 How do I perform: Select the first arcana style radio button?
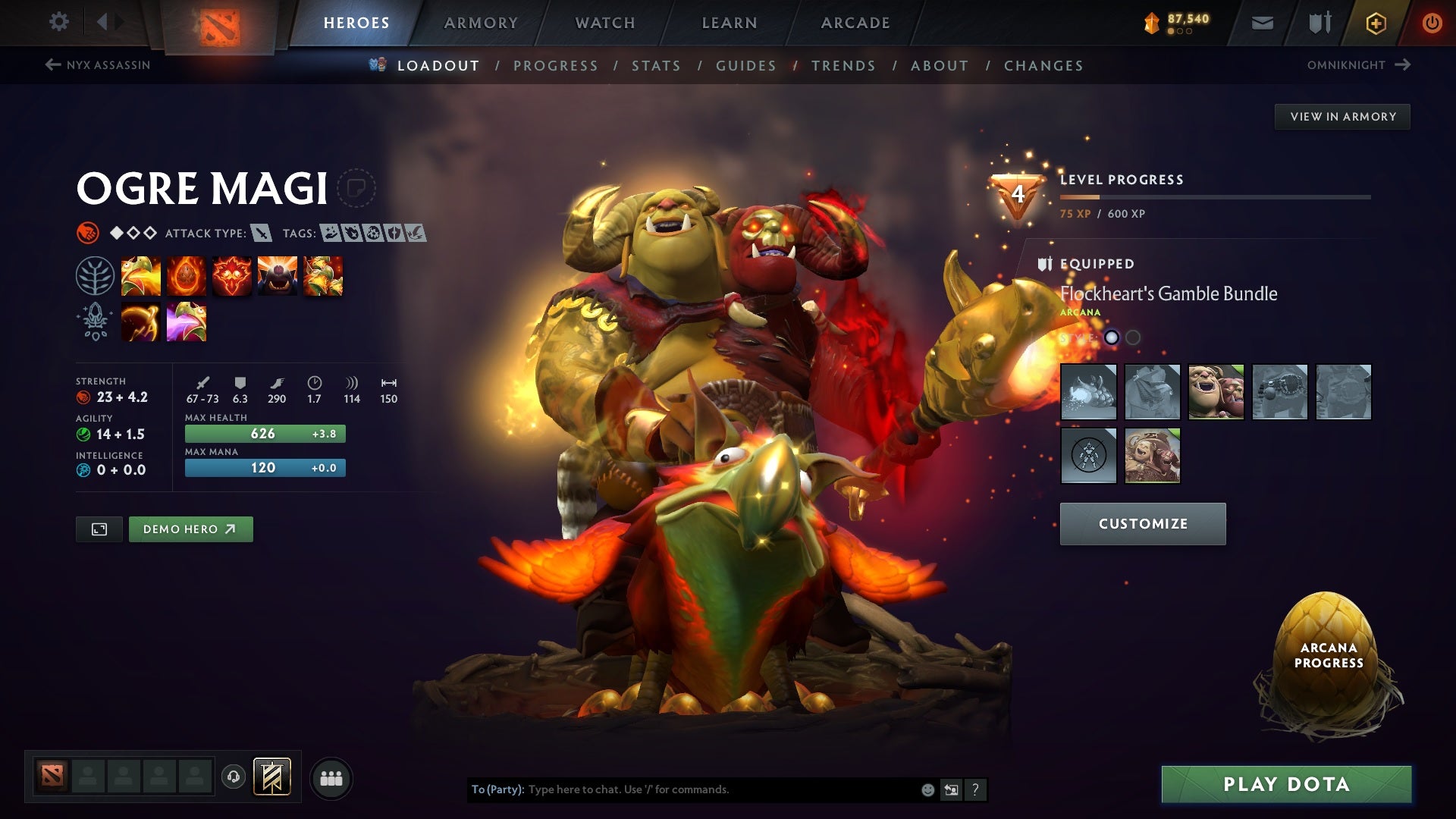click(1111, 338)
